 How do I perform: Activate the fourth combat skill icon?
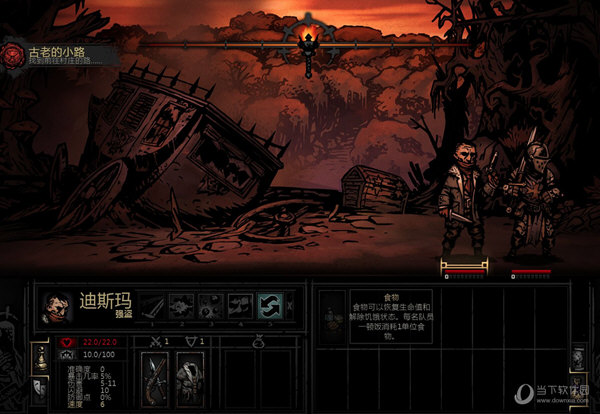pos(240,306)
